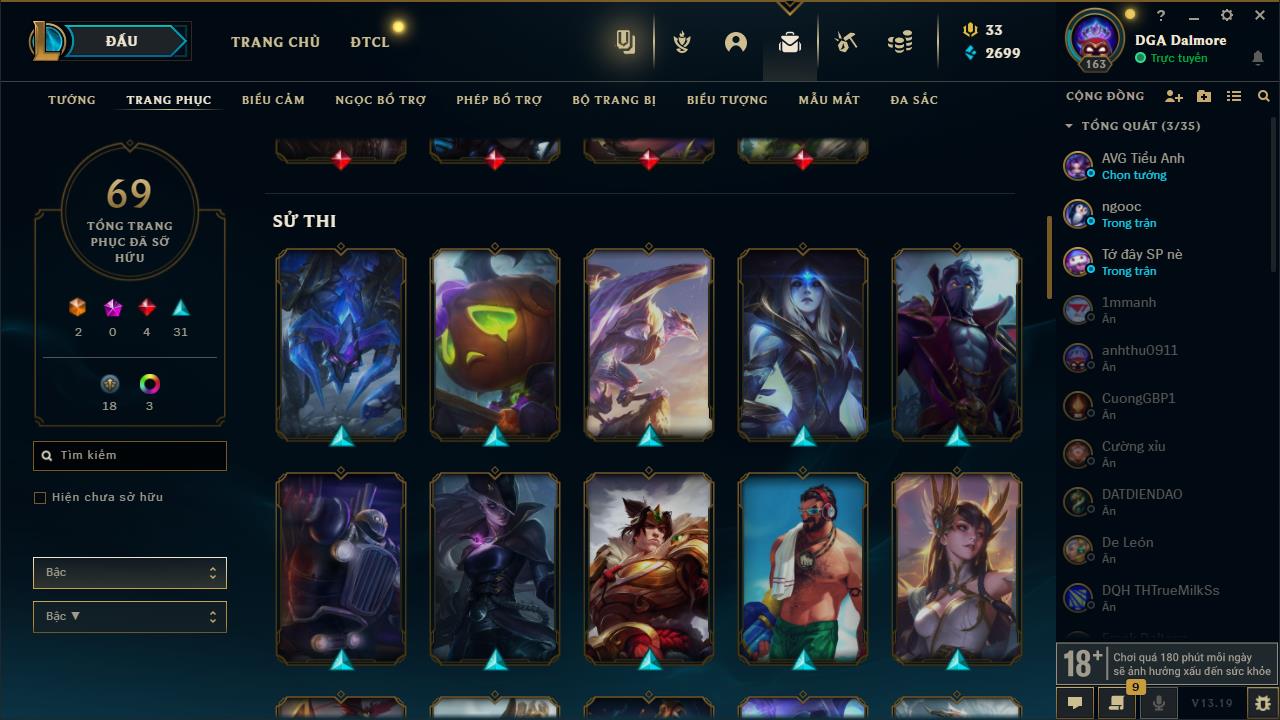Open the Clash trophy icon
Screen dimensions: 1280x720
[681, 42]
